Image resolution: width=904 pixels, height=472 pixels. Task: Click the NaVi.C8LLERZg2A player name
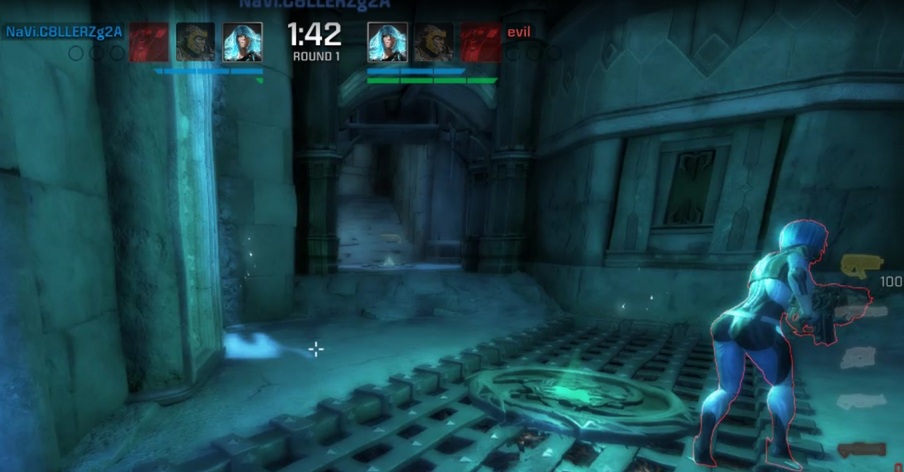click(x=64, y=32)
